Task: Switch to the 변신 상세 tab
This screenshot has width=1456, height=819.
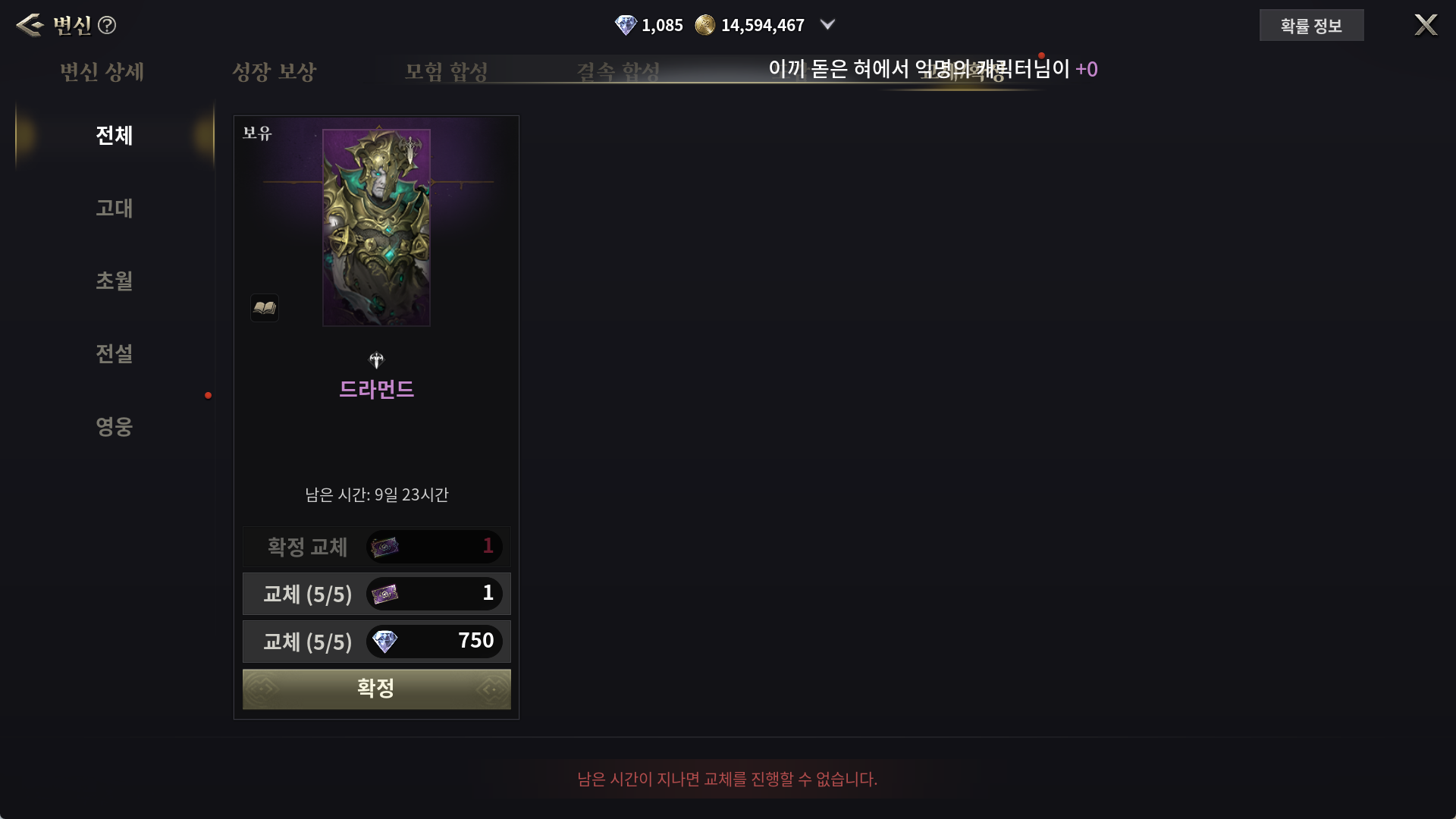Action: coord(102,72)
